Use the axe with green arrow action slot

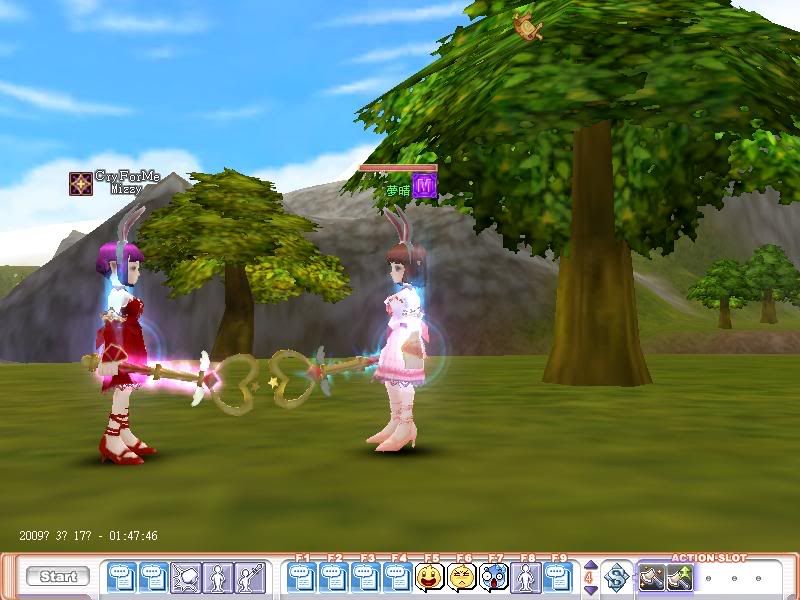pos(680,577)
